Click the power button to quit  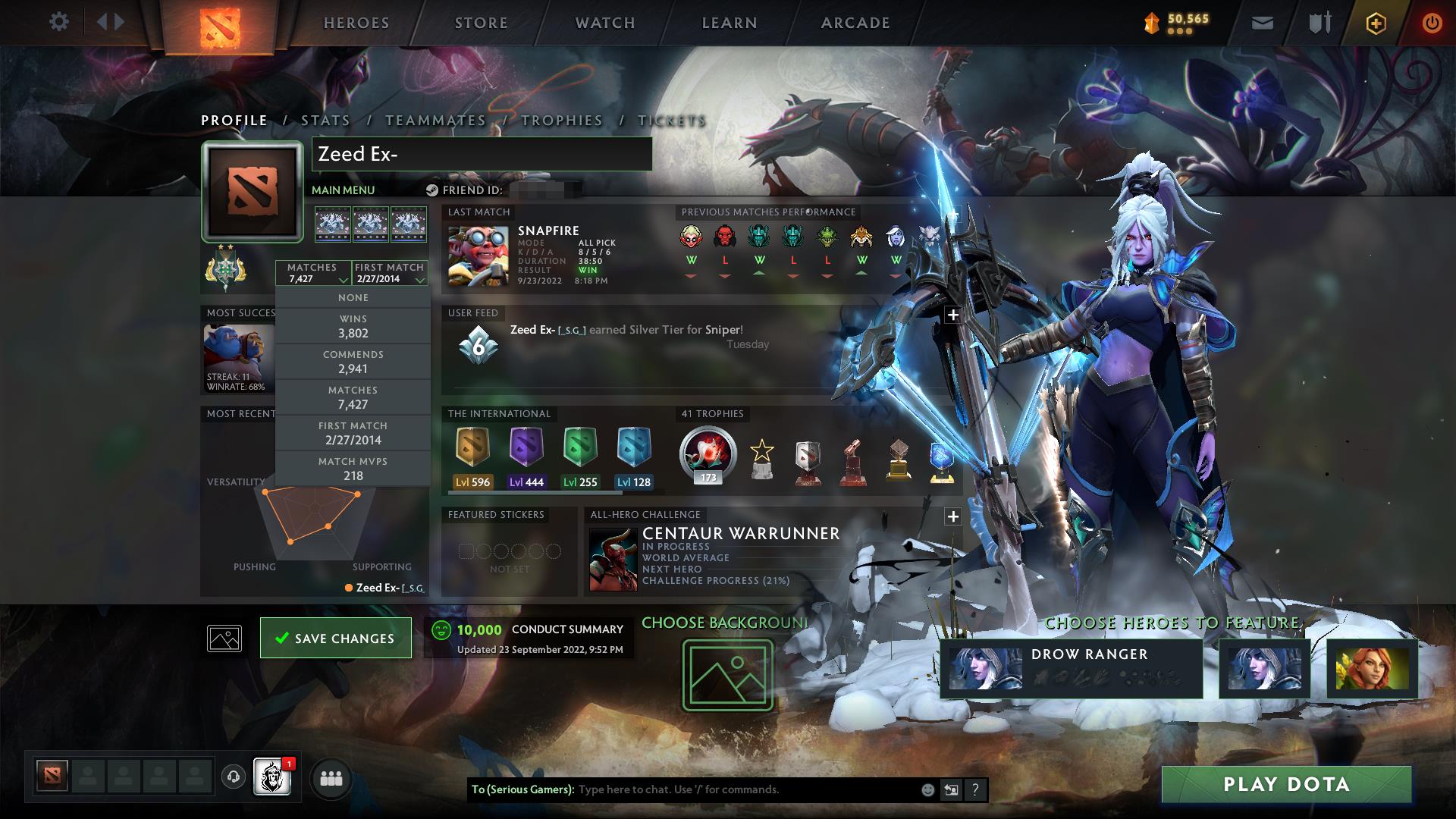pyautogui.click(x=1432, y=22)
